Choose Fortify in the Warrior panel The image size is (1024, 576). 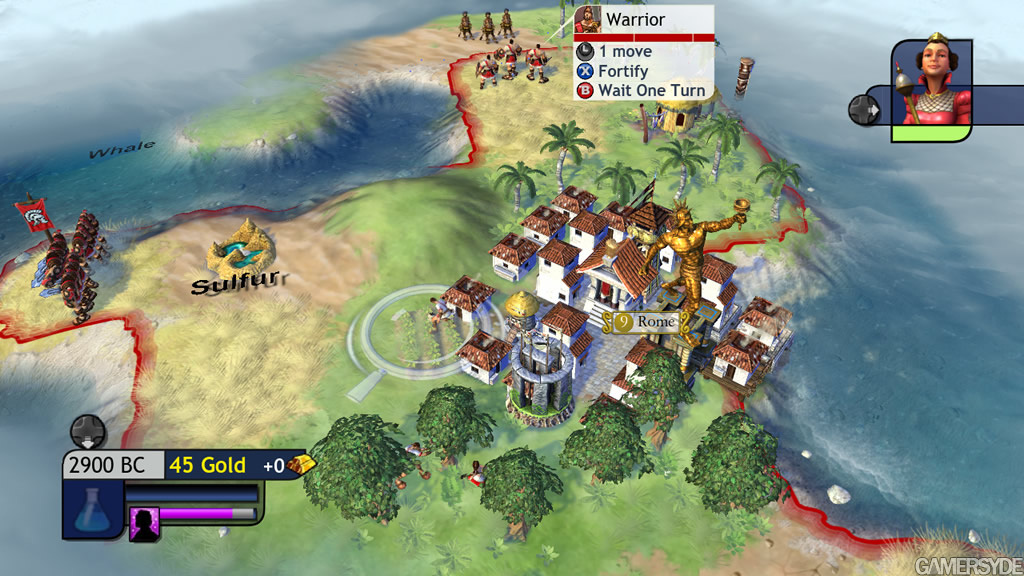point(622,71)
